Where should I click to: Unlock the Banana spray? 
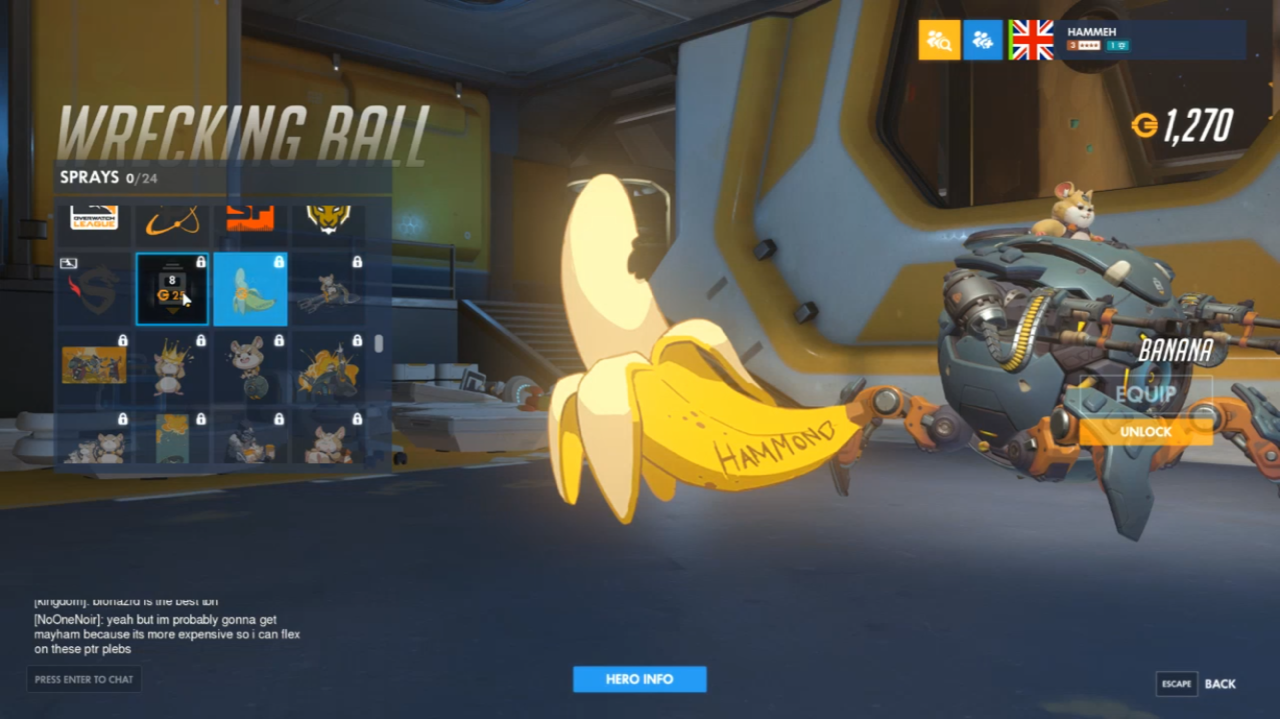coord(1145,432)
